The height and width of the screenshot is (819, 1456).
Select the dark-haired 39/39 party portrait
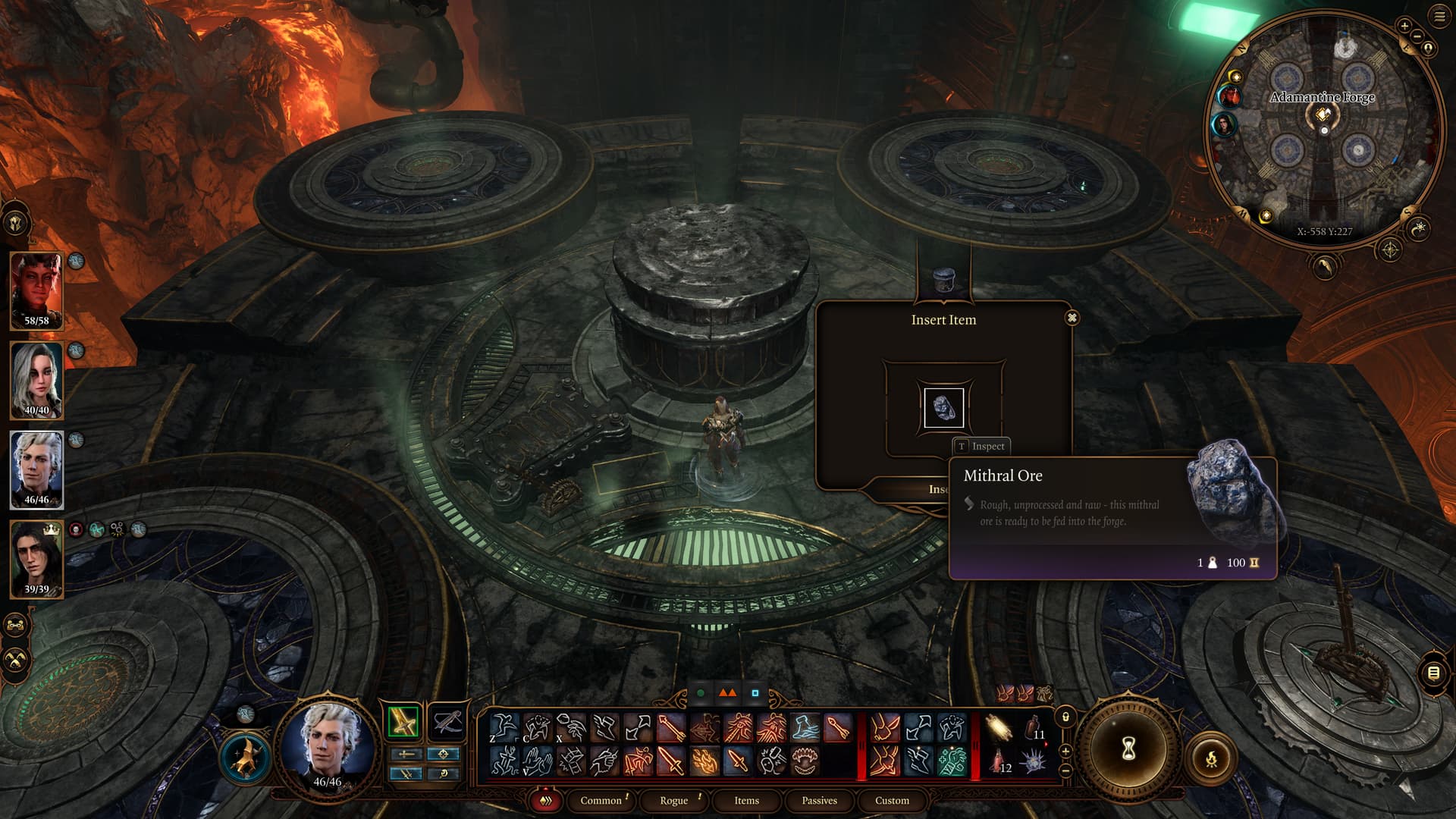tap(36, 558)
